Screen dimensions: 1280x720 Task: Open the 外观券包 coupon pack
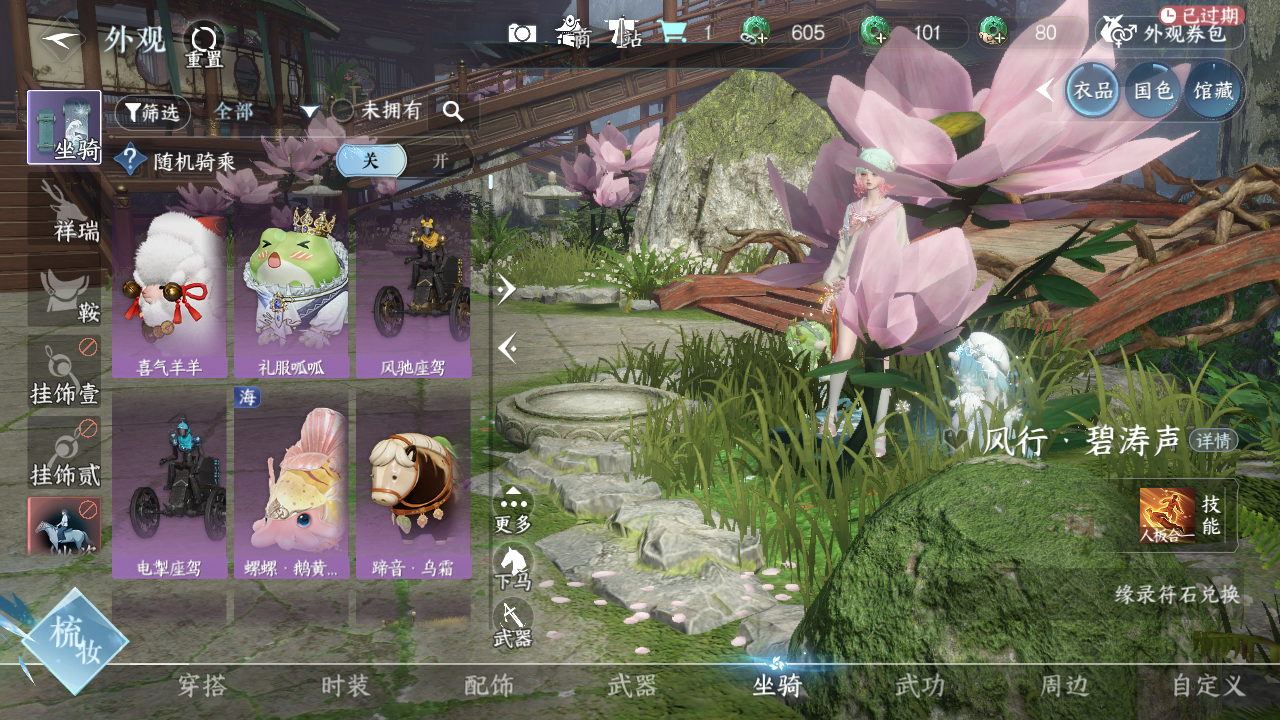[1170, 33]
